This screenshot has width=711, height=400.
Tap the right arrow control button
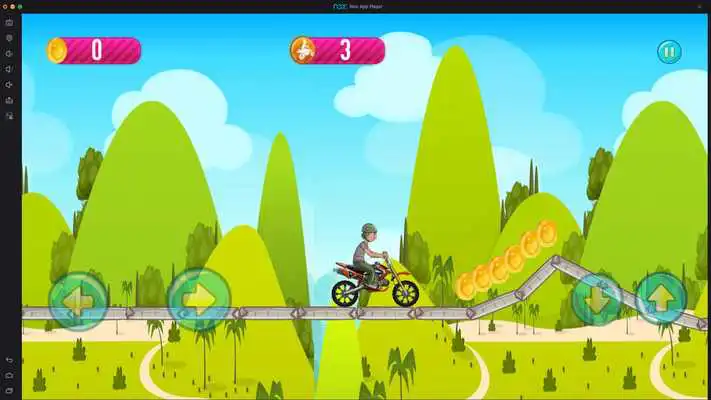pos(198,299)
